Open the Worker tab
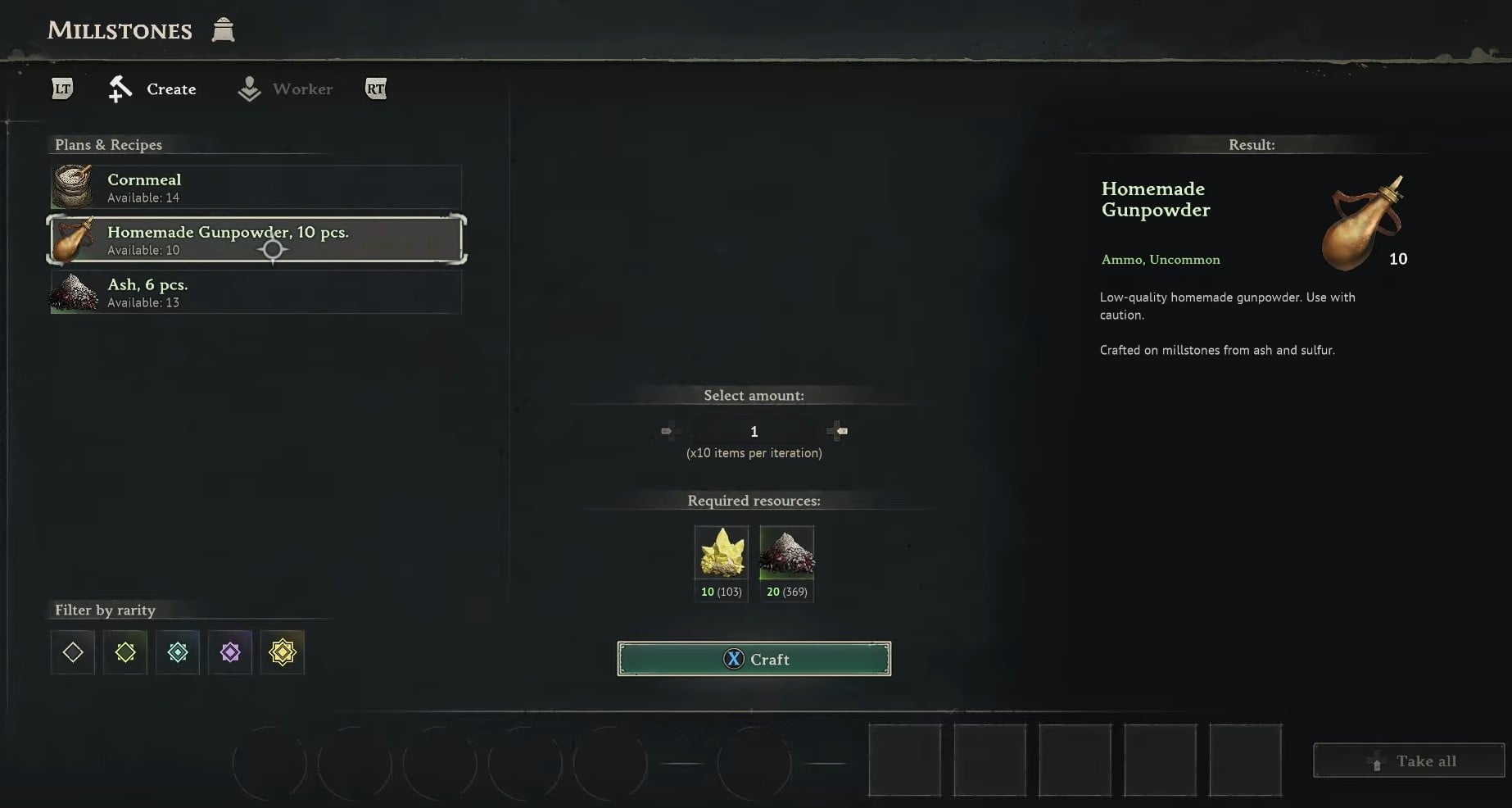 [x=286, y=89]
